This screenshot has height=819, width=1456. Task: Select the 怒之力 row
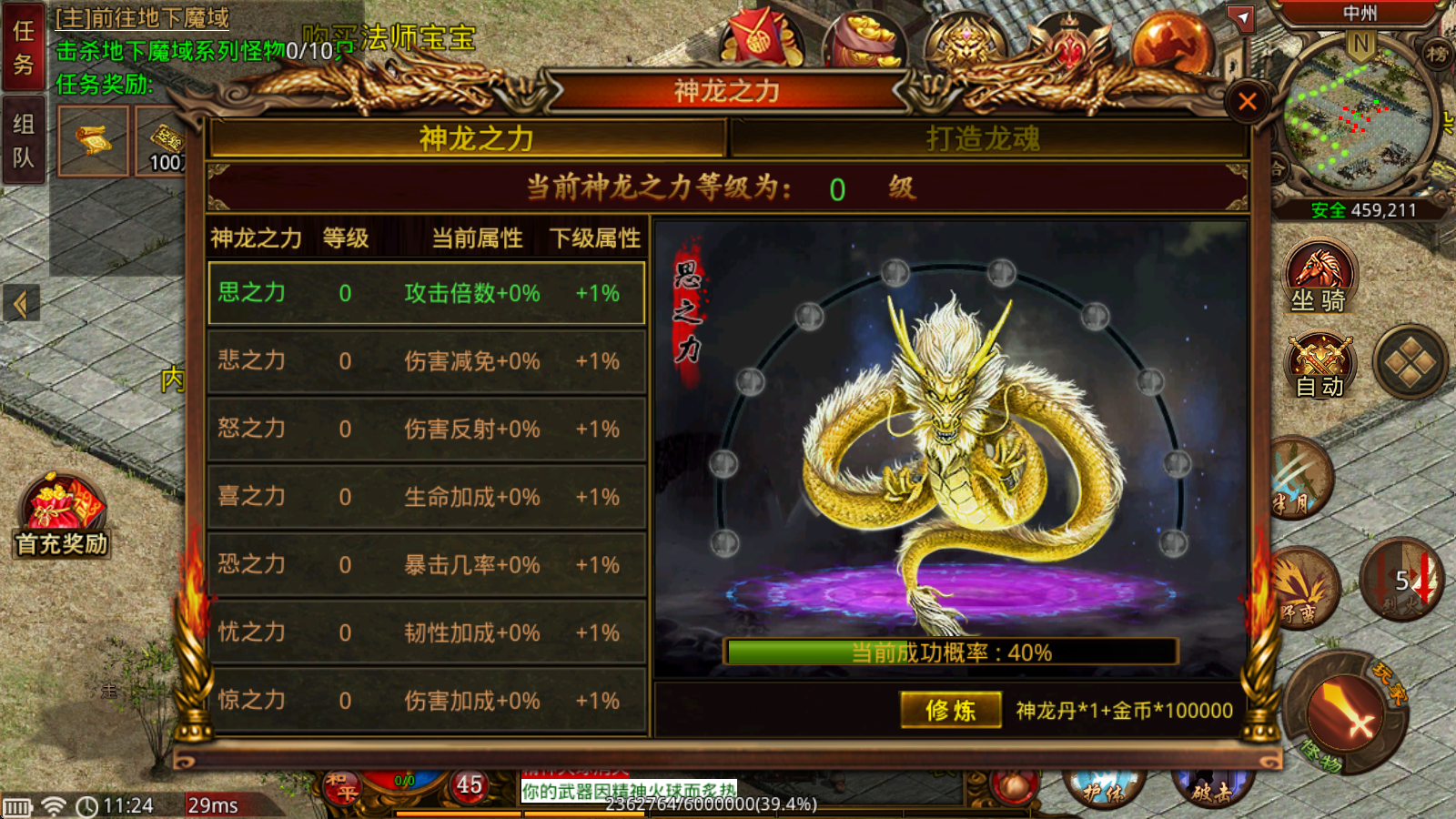(x=426, y=429)
